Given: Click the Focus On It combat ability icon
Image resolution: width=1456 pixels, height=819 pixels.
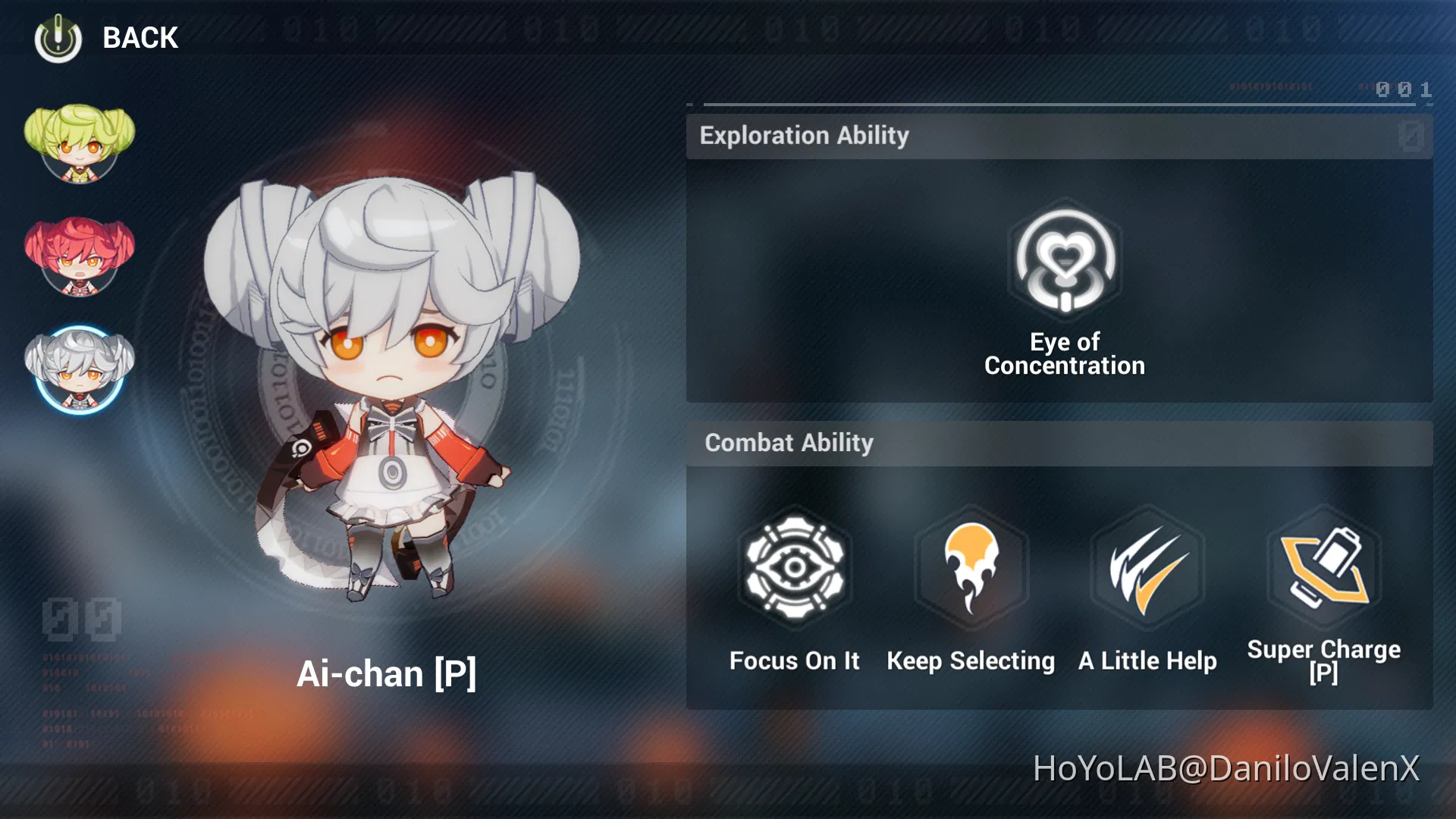Looking at the screenshot, I should click(x=795, y=569).
